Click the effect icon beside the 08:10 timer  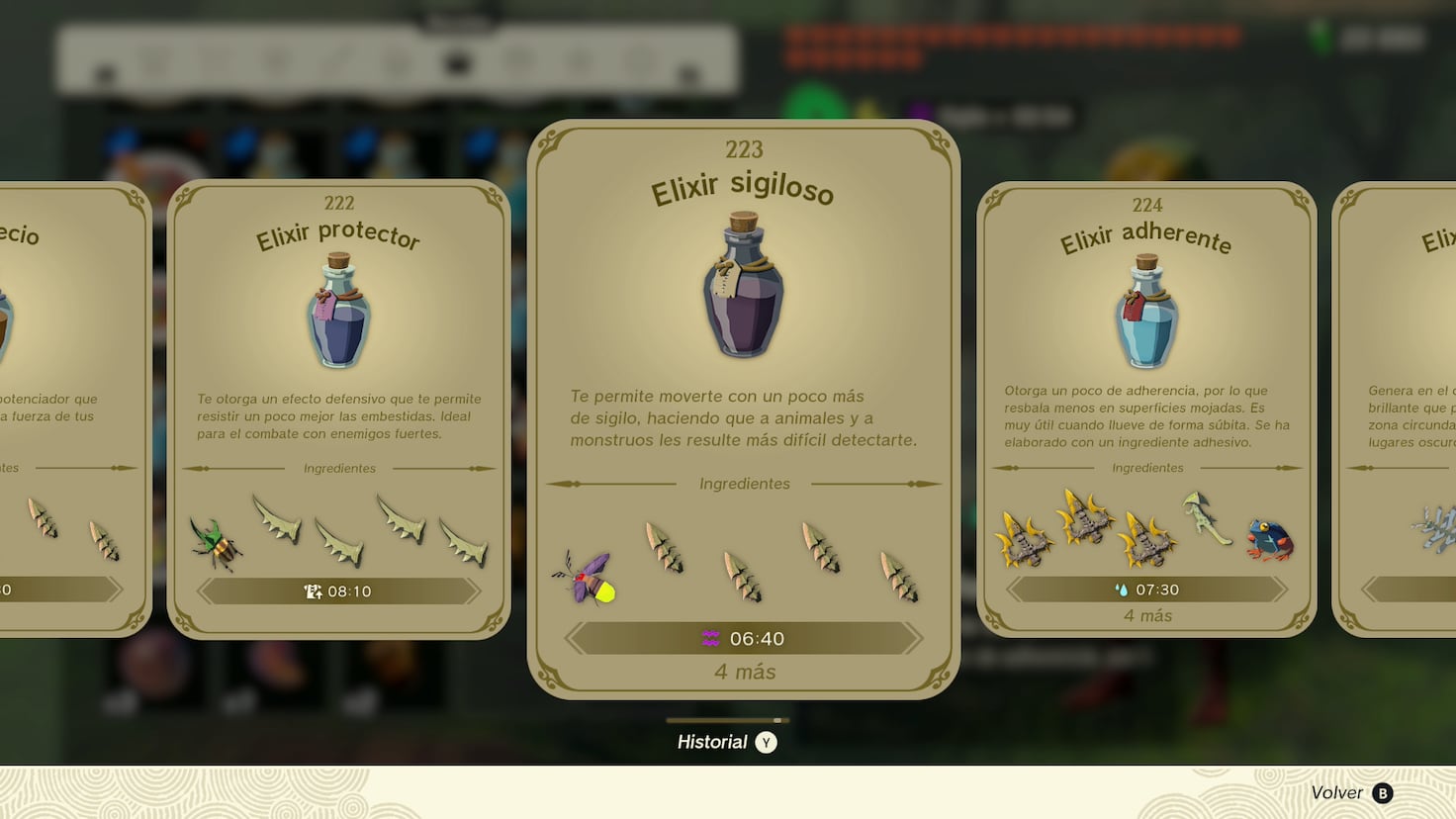(313, 590)
